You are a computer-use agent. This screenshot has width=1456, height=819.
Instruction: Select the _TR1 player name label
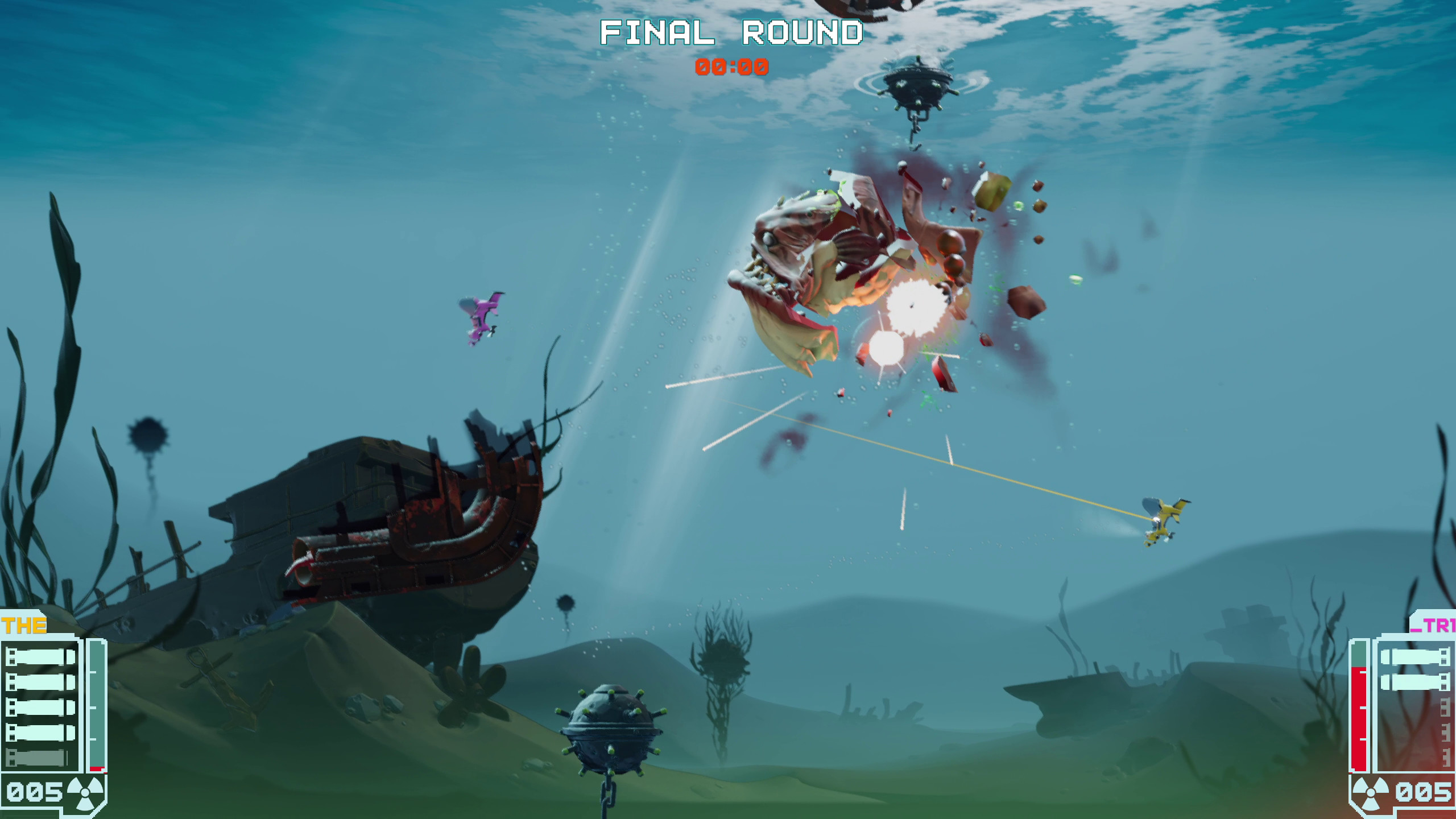(1436, 625)
